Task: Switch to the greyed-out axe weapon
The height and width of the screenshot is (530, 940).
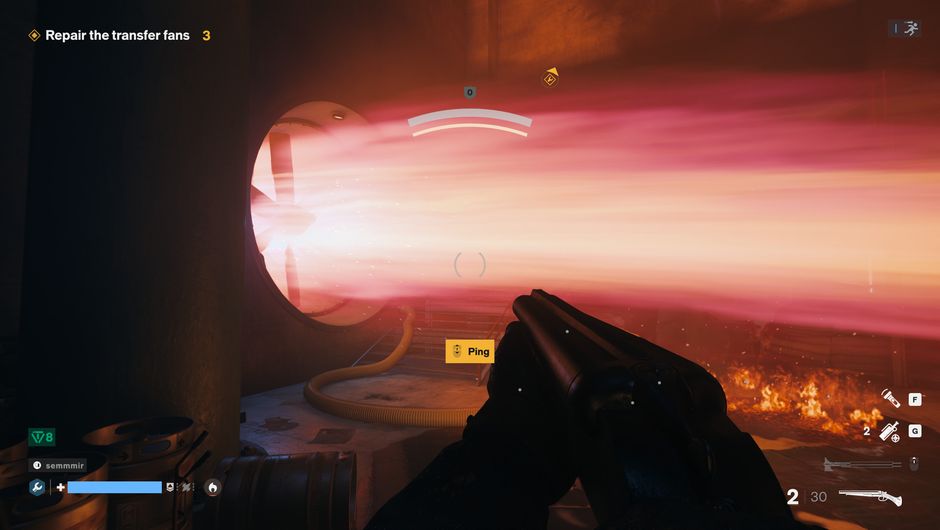Action: 861,463
